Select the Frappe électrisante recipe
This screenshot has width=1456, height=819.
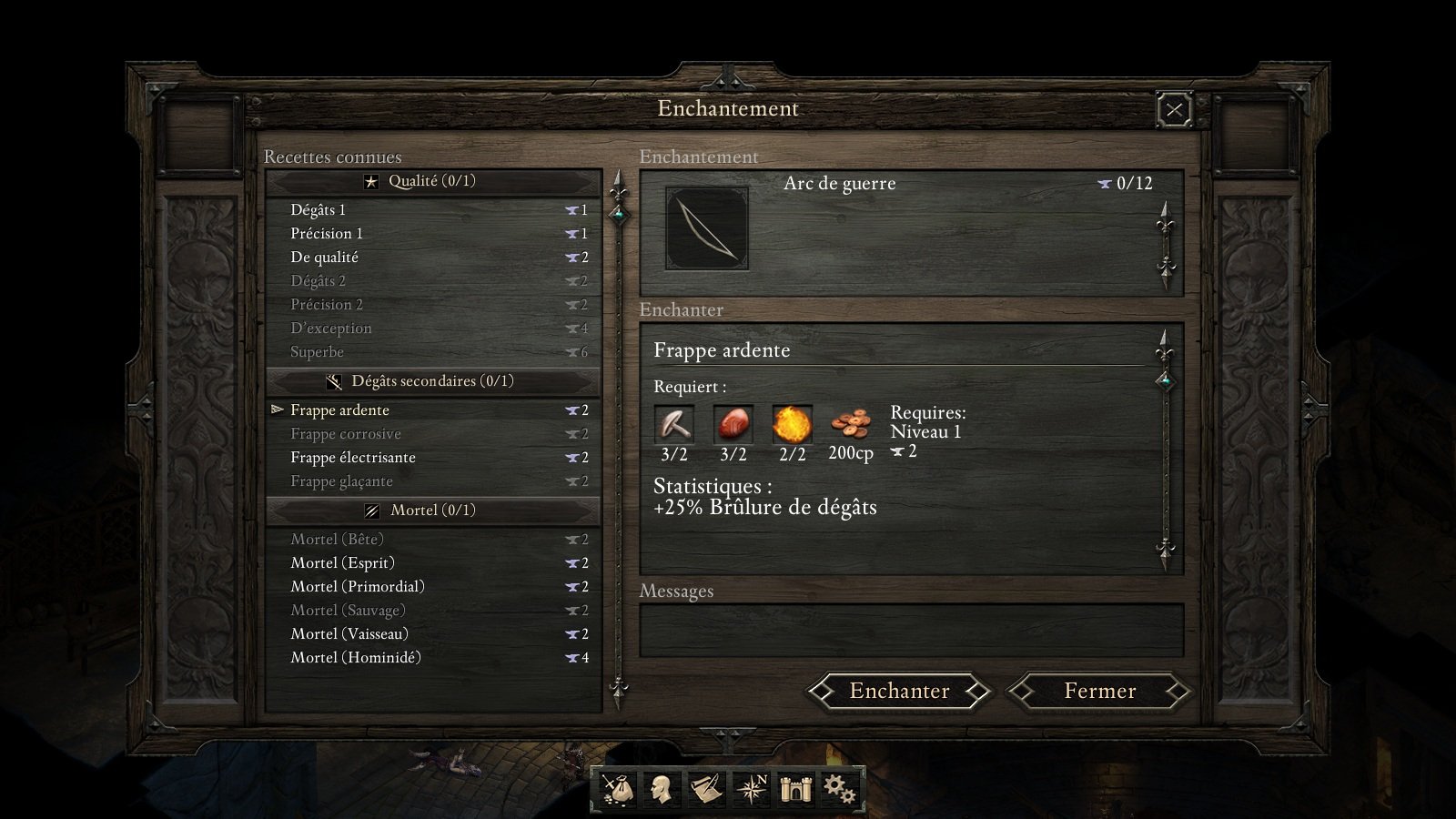(x=352, y=458)
